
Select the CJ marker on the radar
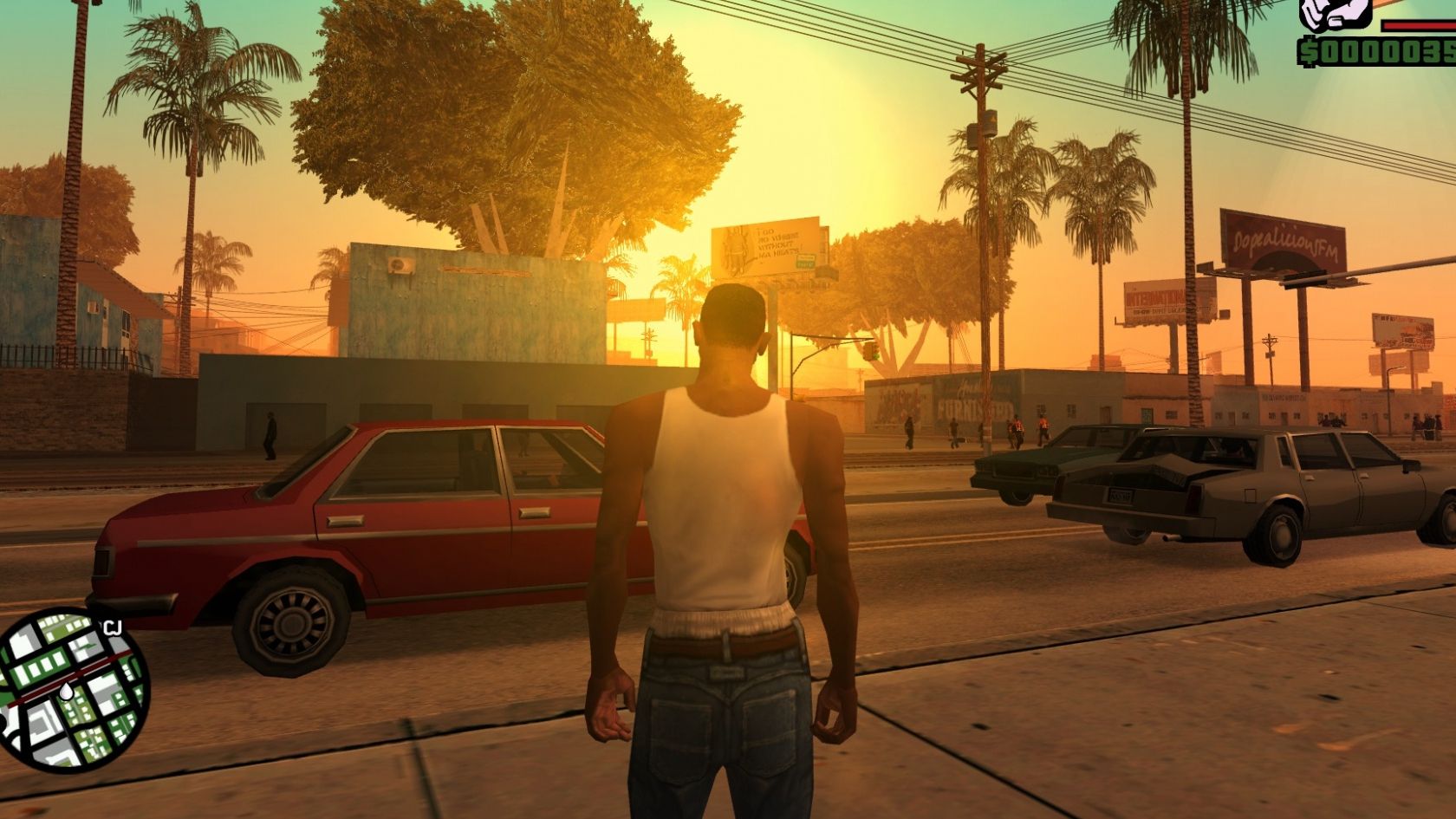pos(113,627)
